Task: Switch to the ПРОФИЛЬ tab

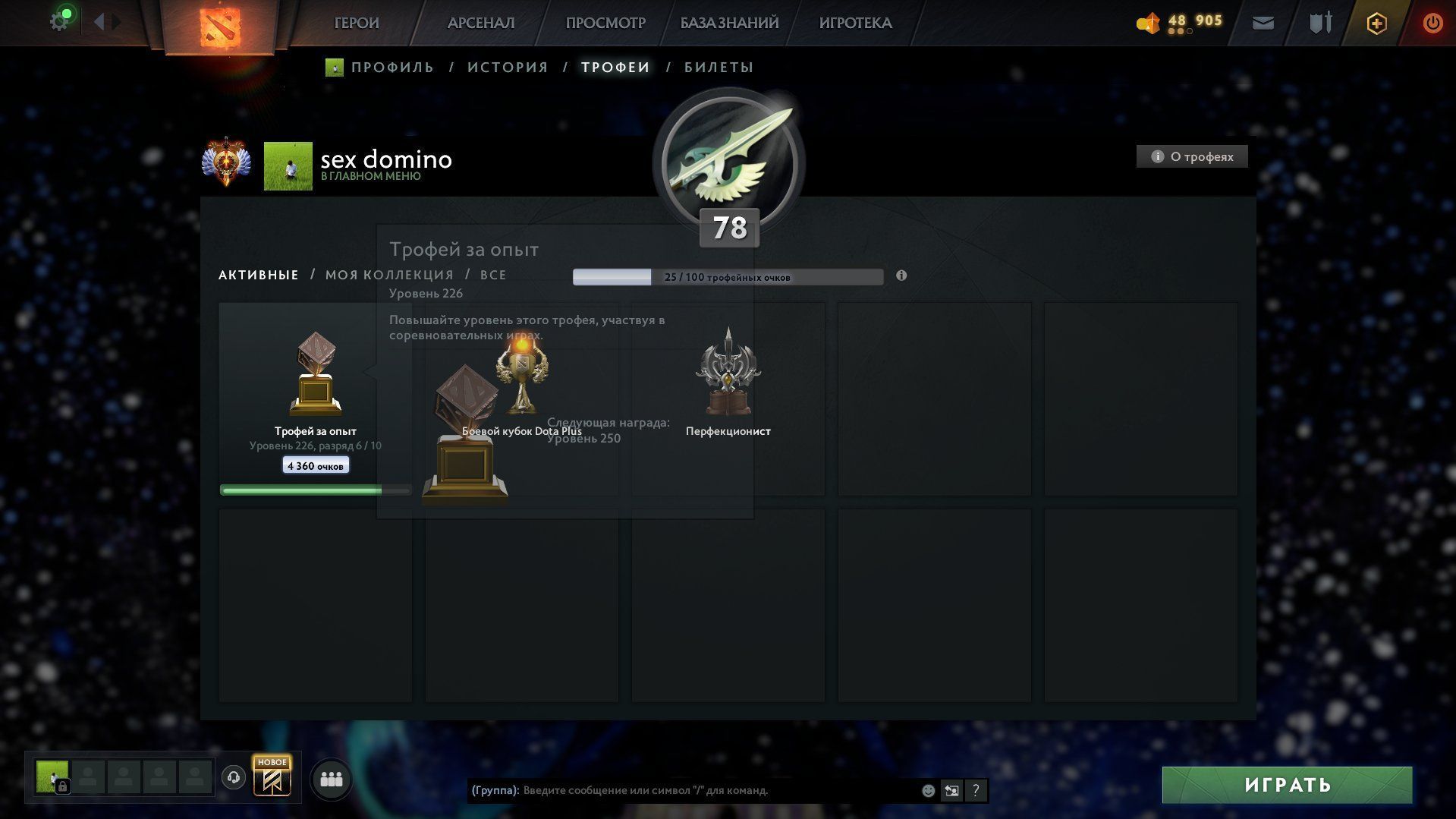Action: tap(392, 68)
